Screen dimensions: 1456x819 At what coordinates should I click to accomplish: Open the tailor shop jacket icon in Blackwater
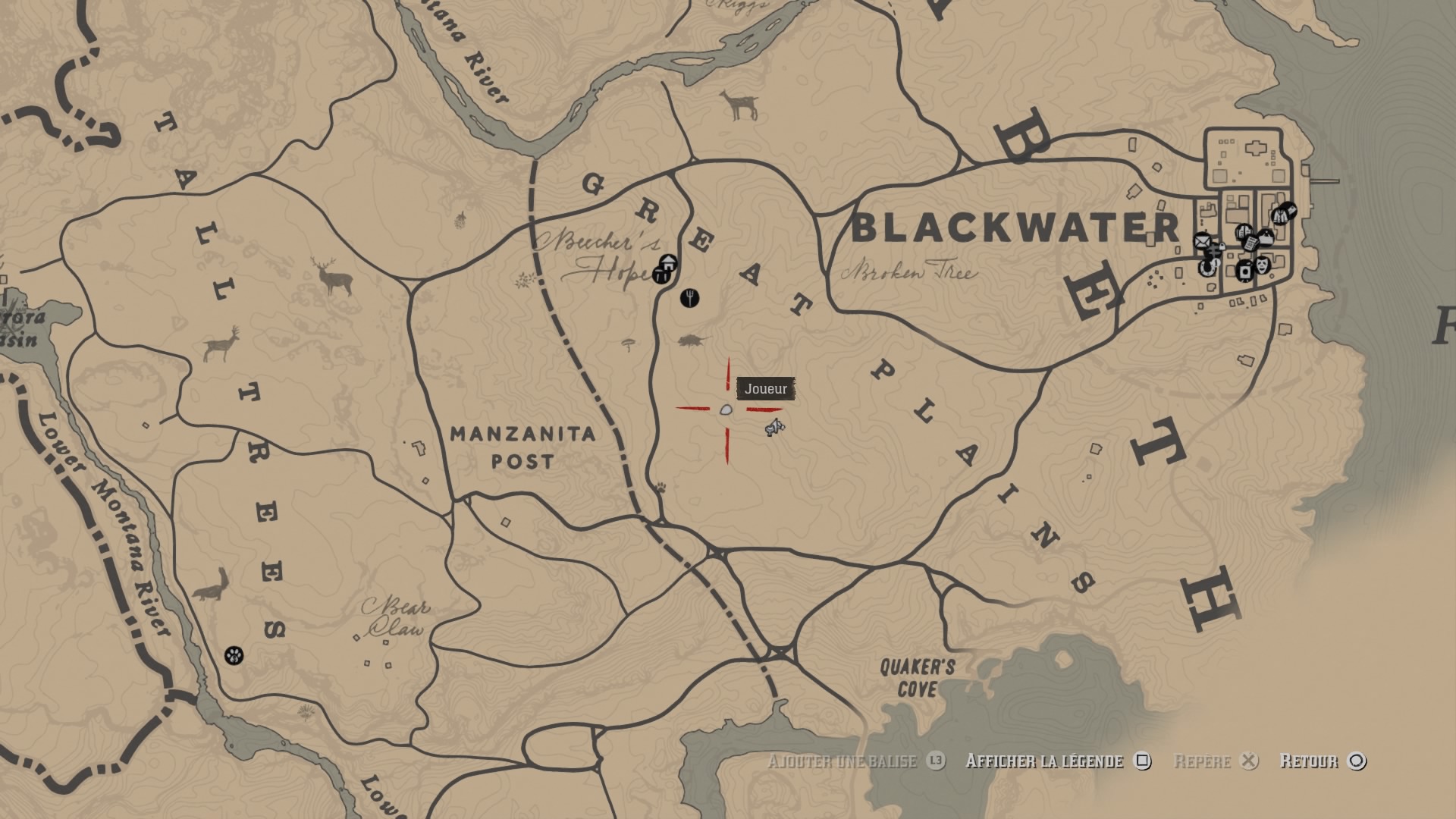click(x=1280, y=216)
